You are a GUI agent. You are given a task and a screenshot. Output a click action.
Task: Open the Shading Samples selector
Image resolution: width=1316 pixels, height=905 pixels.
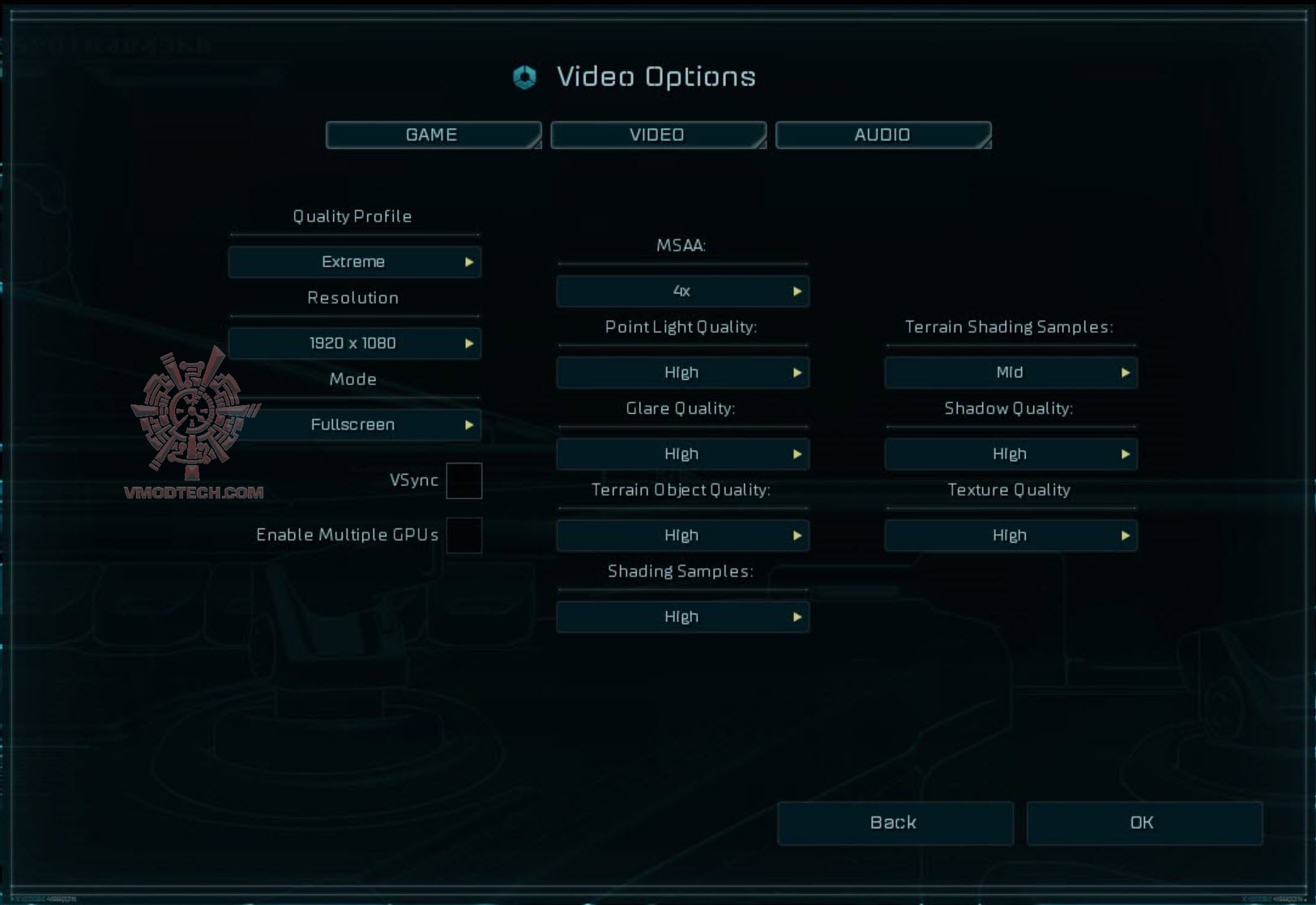(682, 617)
